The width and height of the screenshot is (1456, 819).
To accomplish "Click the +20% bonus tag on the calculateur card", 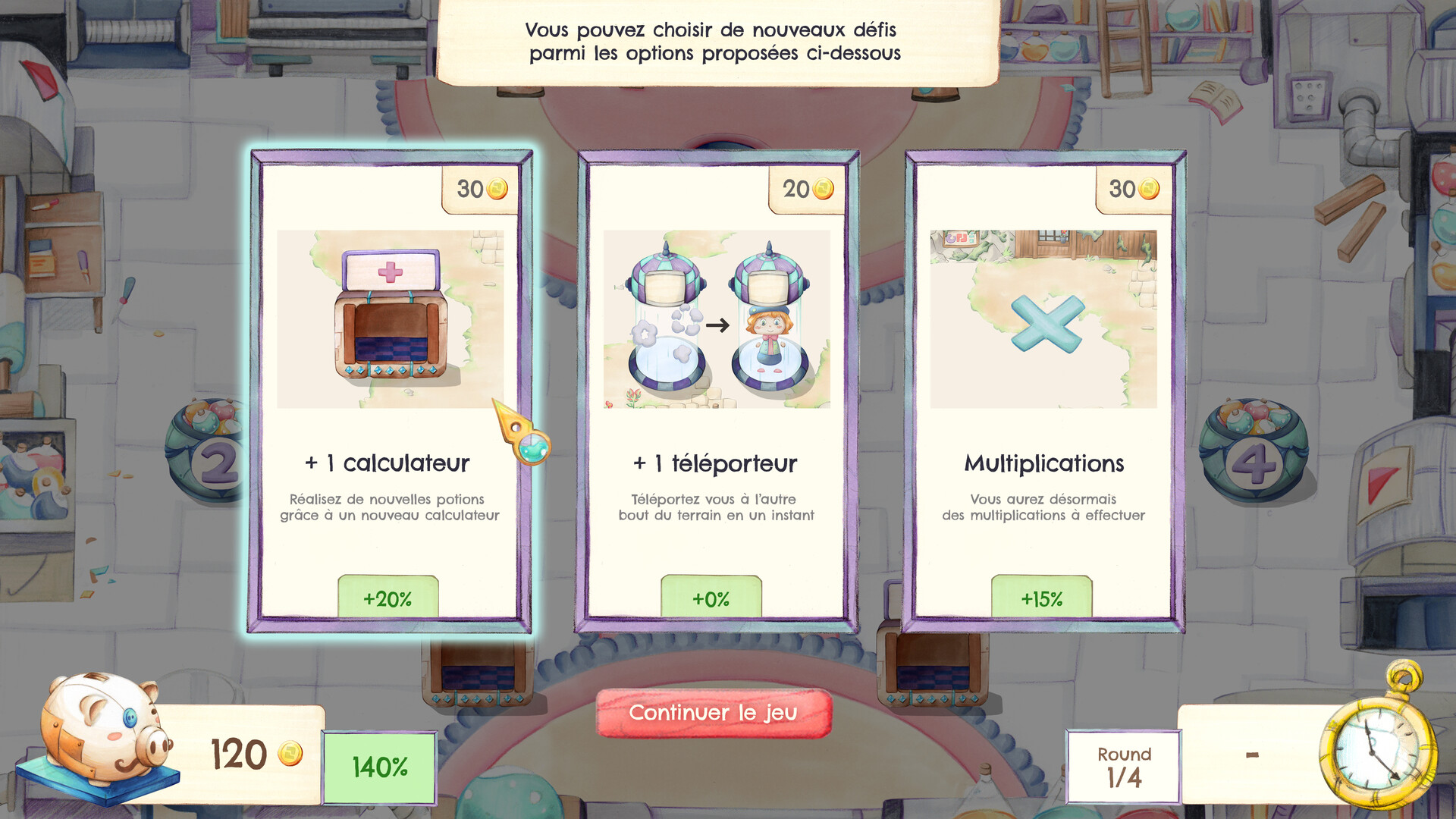I will pos(388,598).
